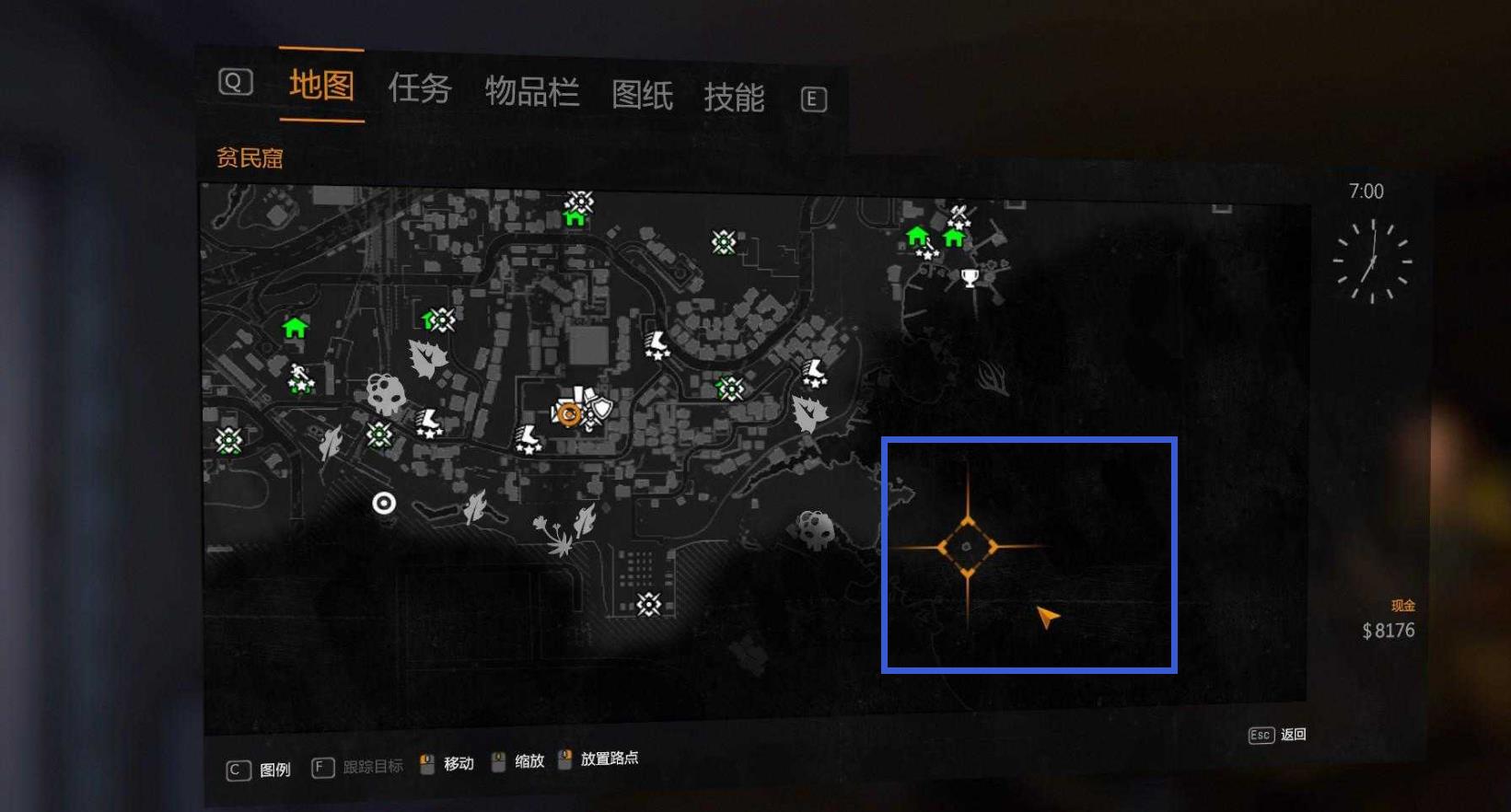Select the orange objective marker on the map
This screenshot has height=812, width=1511.
coord(570,413)
